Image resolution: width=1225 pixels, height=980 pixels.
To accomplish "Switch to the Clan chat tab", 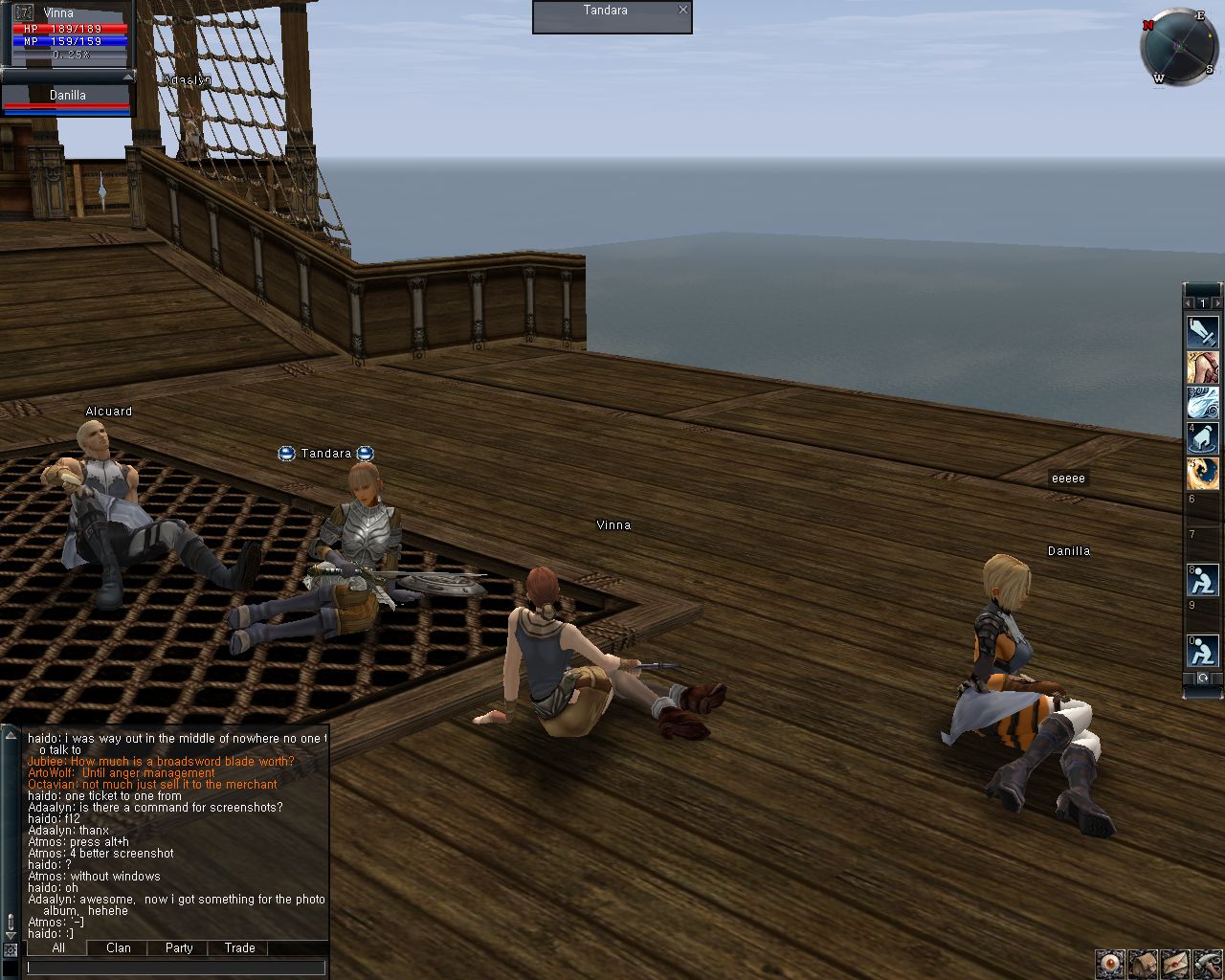I will click(119, 947).
